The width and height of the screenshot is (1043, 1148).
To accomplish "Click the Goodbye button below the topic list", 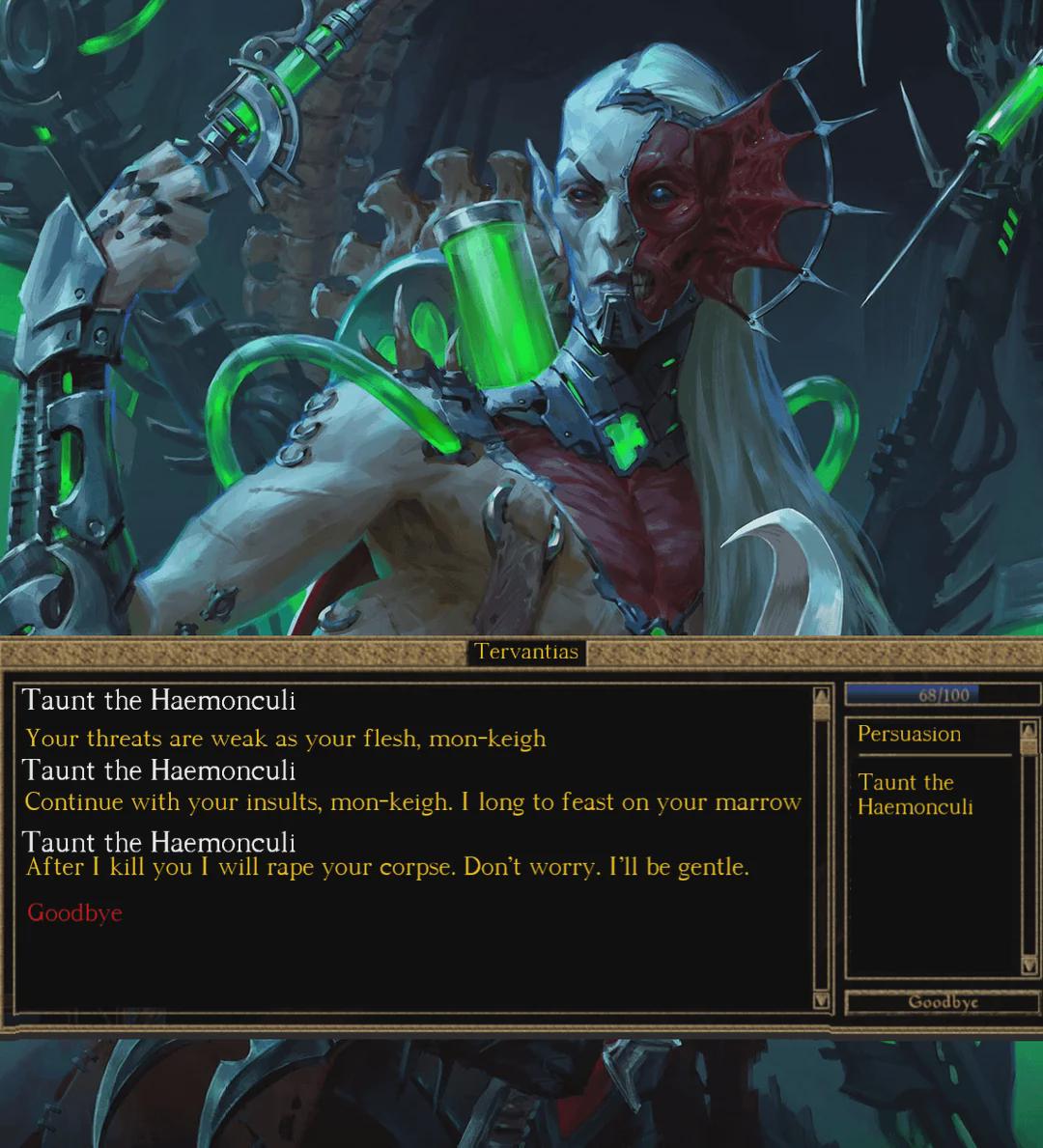I will (942, 1002).
